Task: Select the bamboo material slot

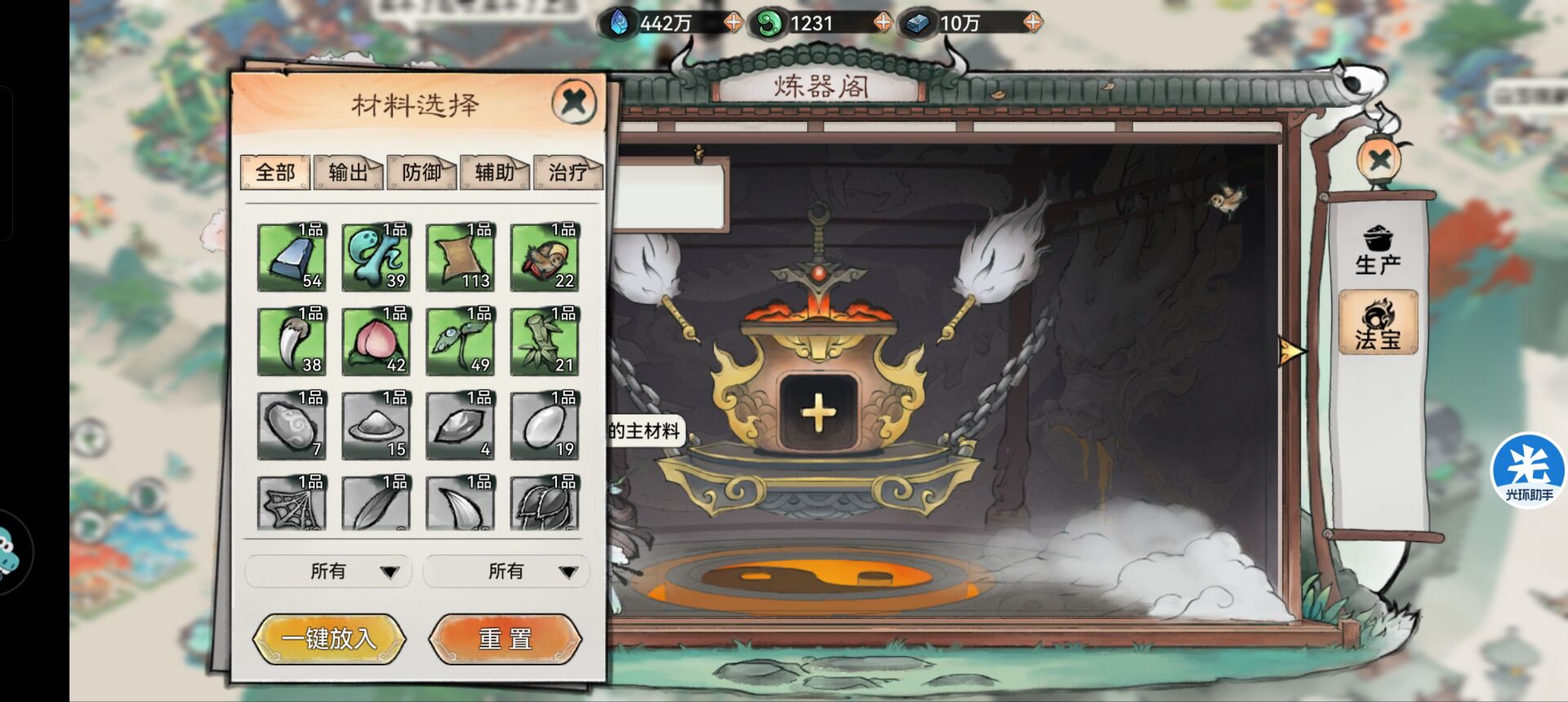Action: (x=545, y=341)
